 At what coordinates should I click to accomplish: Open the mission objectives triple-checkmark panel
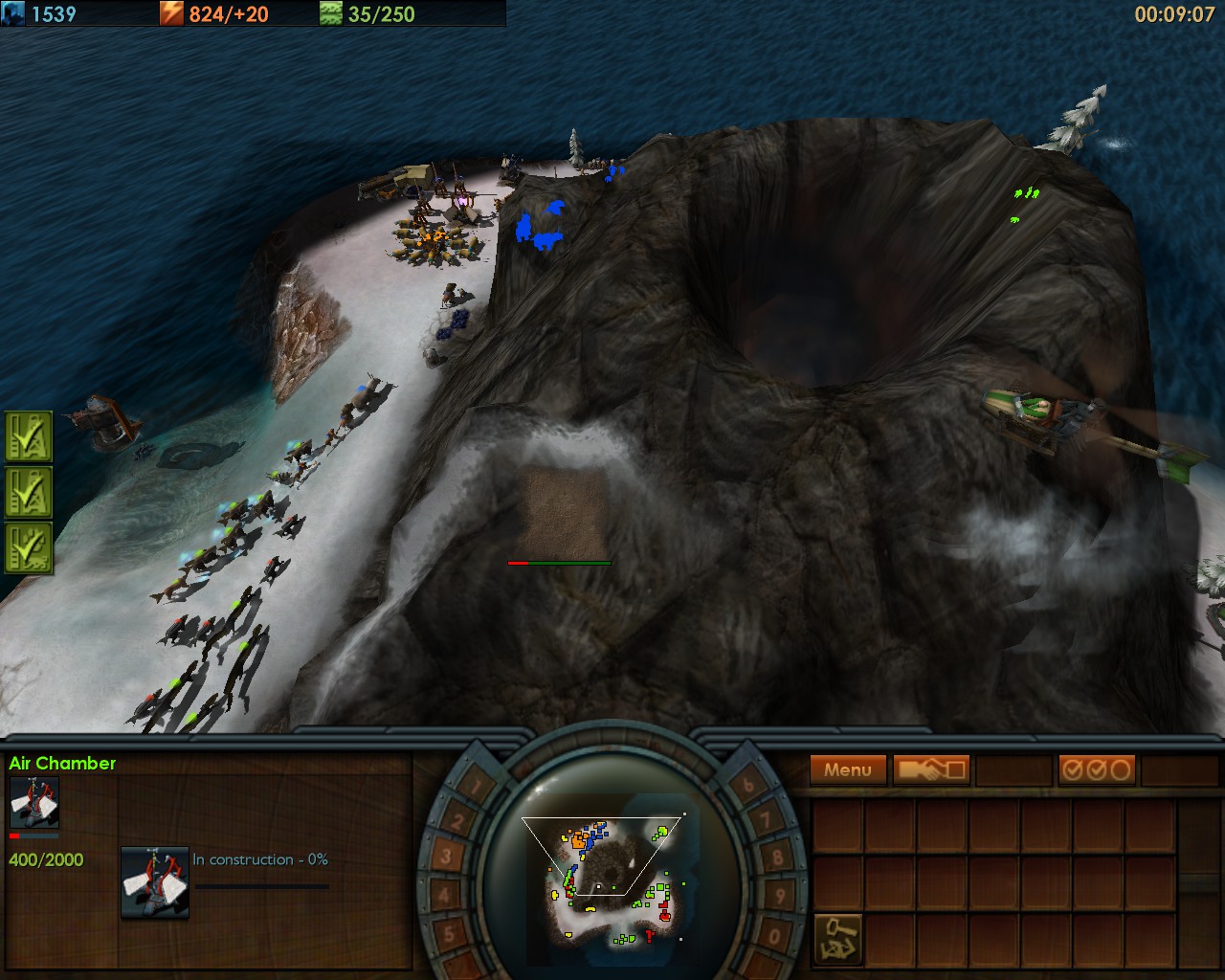pos(1097,768)
